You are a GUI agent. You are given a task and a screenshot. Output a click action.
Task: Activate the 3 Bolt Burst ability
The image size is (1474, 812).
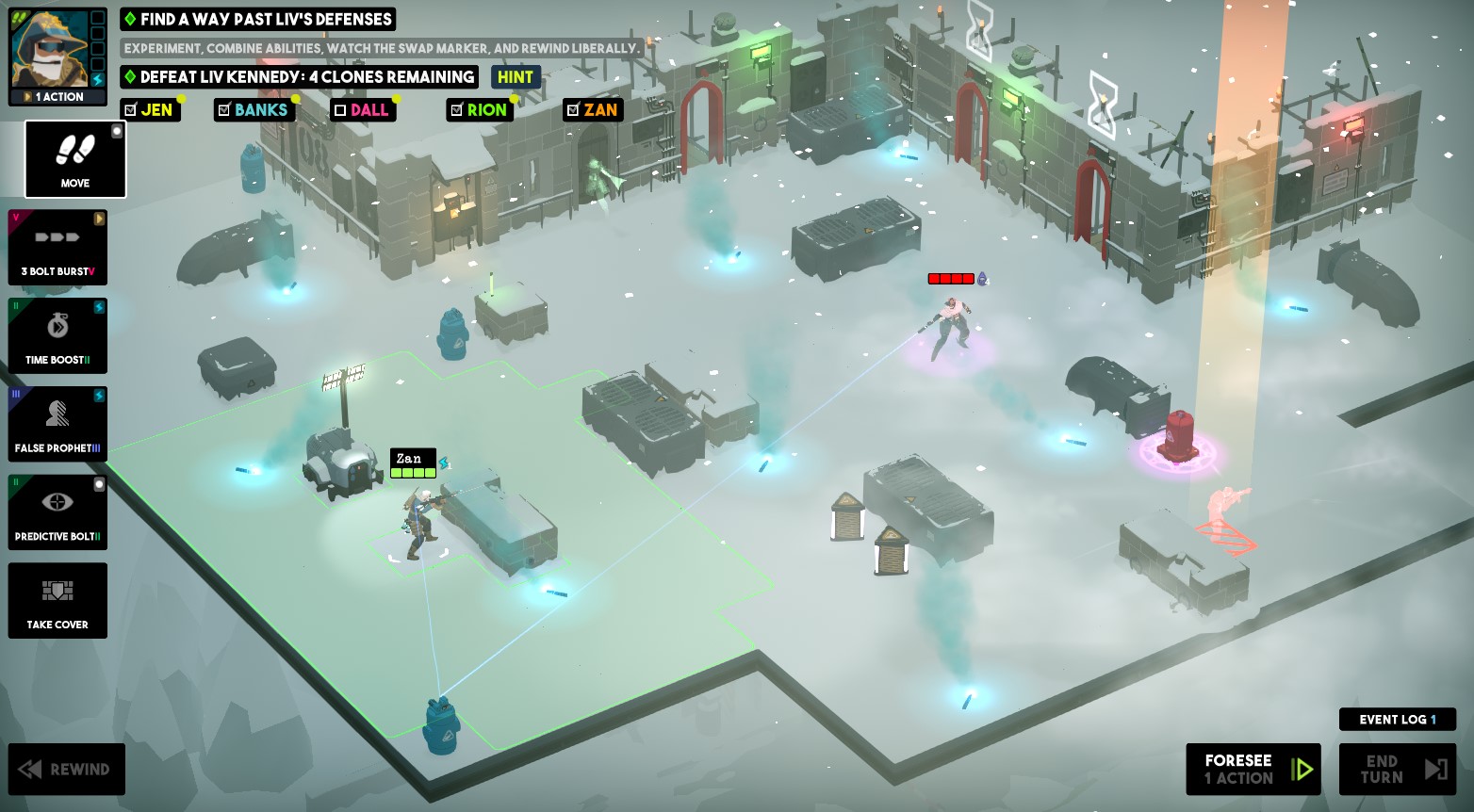coord(57,248)
